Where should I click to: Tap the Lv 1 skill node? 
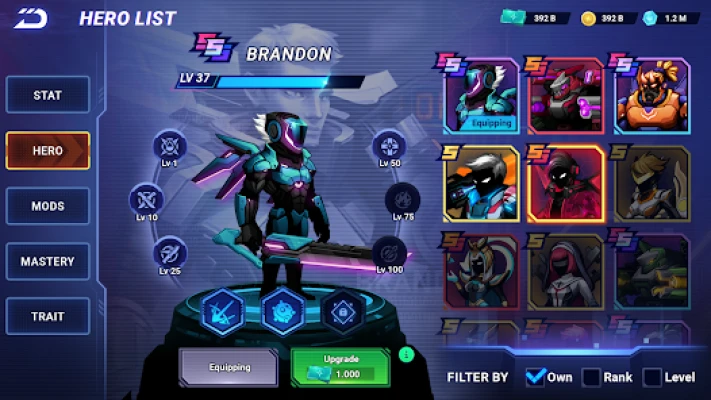pos(168,145)
